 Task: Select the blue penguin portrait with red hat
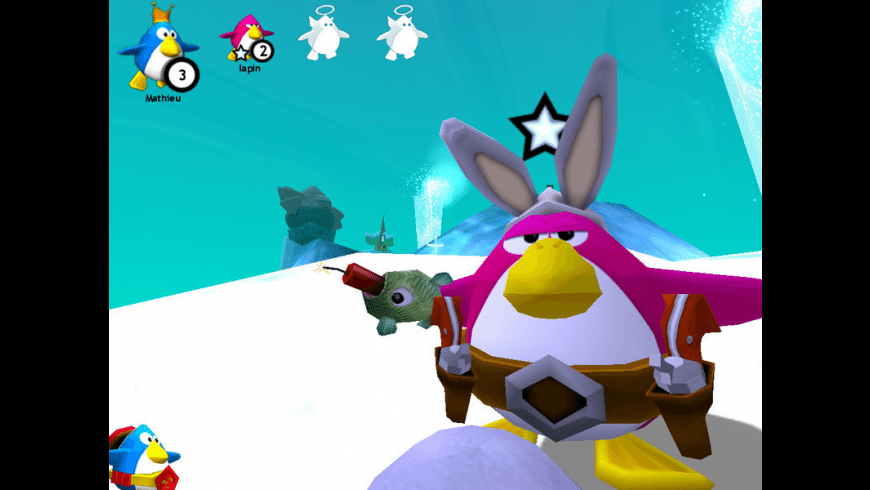point(143,457)
